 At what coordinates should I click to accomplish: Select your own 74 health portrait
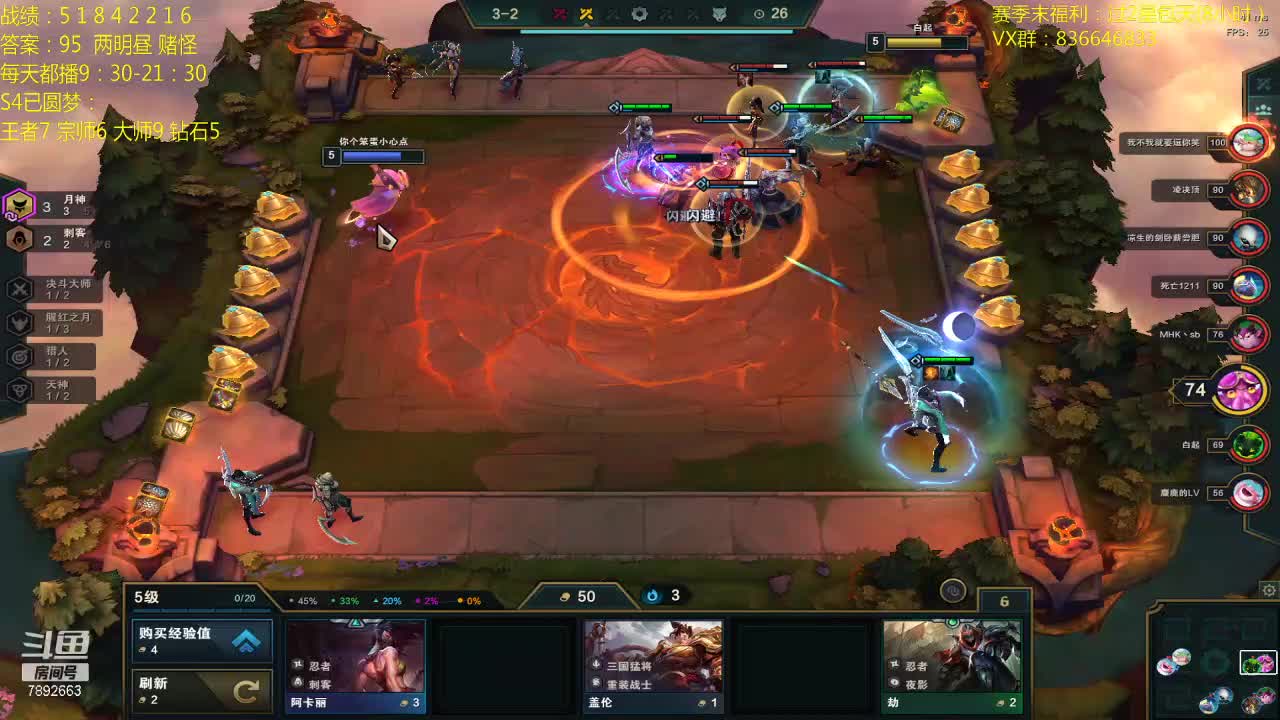(x=1240, y=390)
